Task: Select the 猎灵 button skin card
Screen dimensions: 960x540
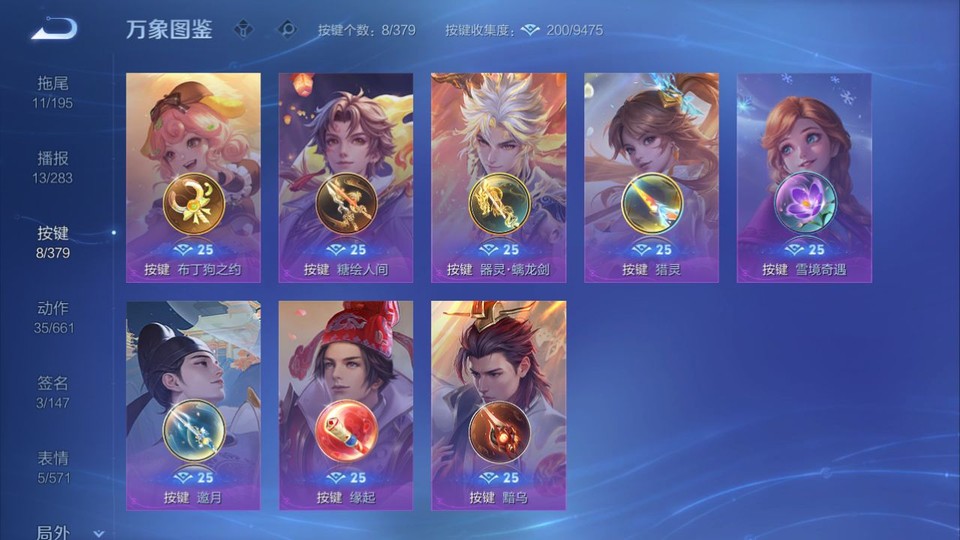Action: 651,178
